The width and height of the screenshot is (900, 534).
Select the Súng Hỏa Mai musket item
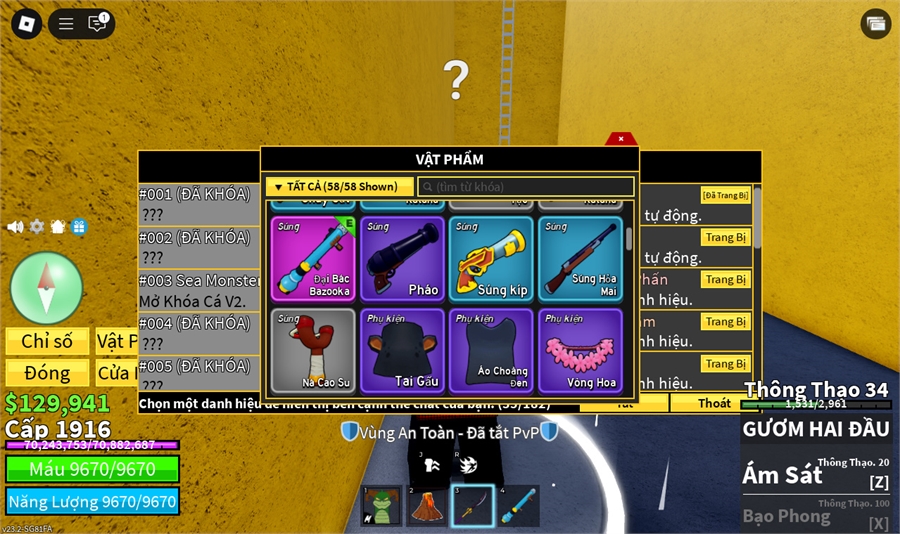click(580, 259)
